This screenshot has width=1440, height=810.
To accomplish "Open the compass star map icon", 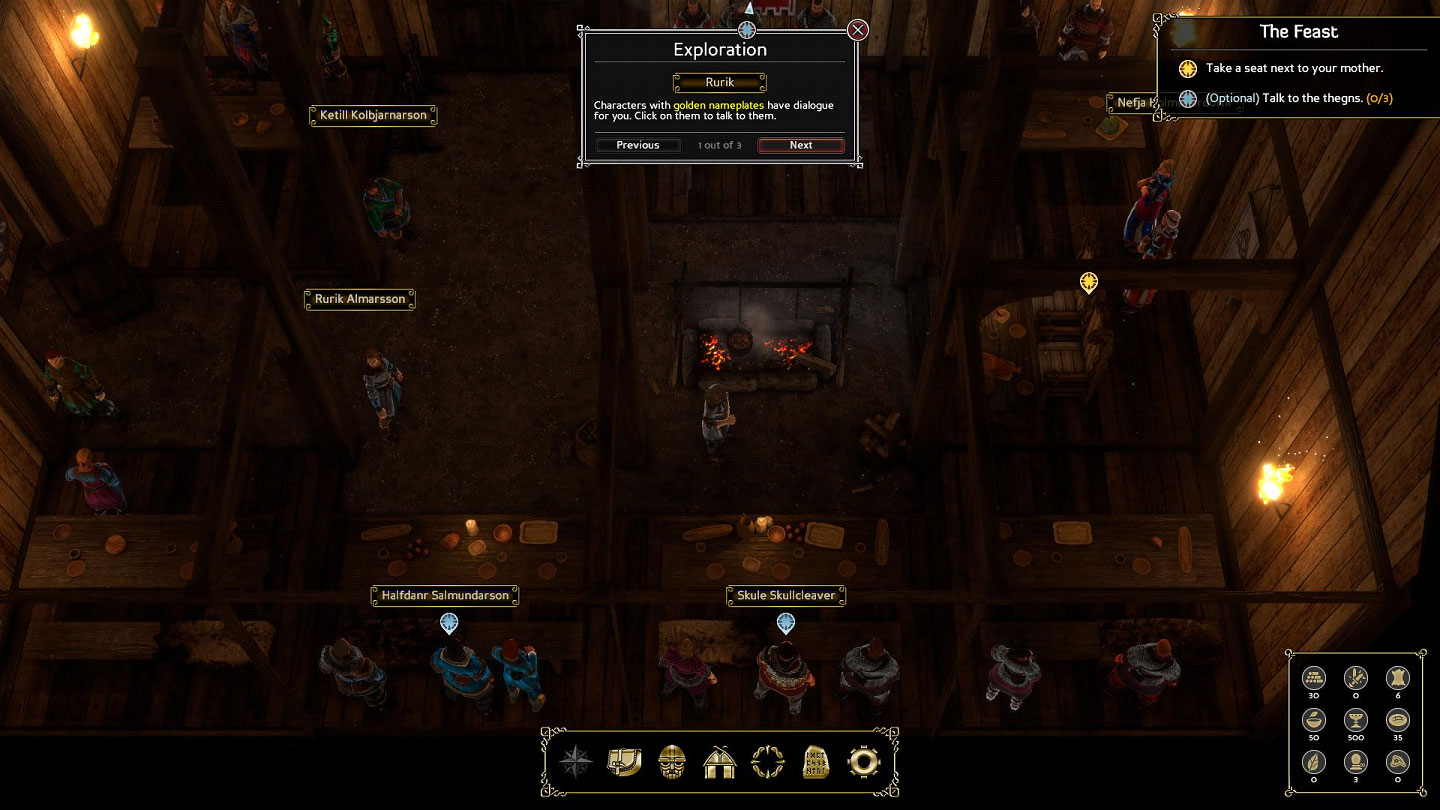I will click(x=576, y=763).
